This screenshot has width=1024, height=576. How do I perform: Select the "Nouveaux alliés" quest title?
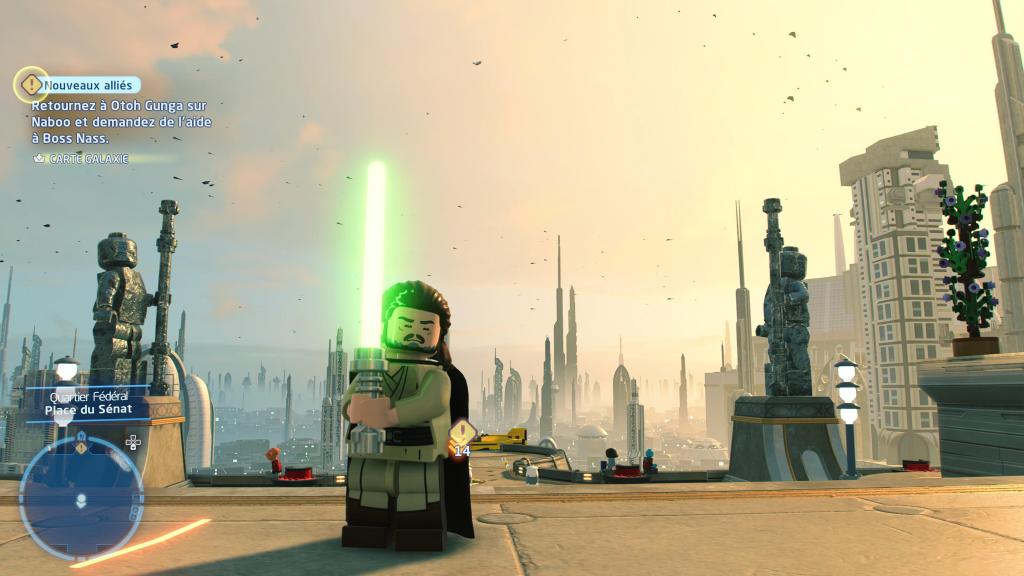pos(92,86)
